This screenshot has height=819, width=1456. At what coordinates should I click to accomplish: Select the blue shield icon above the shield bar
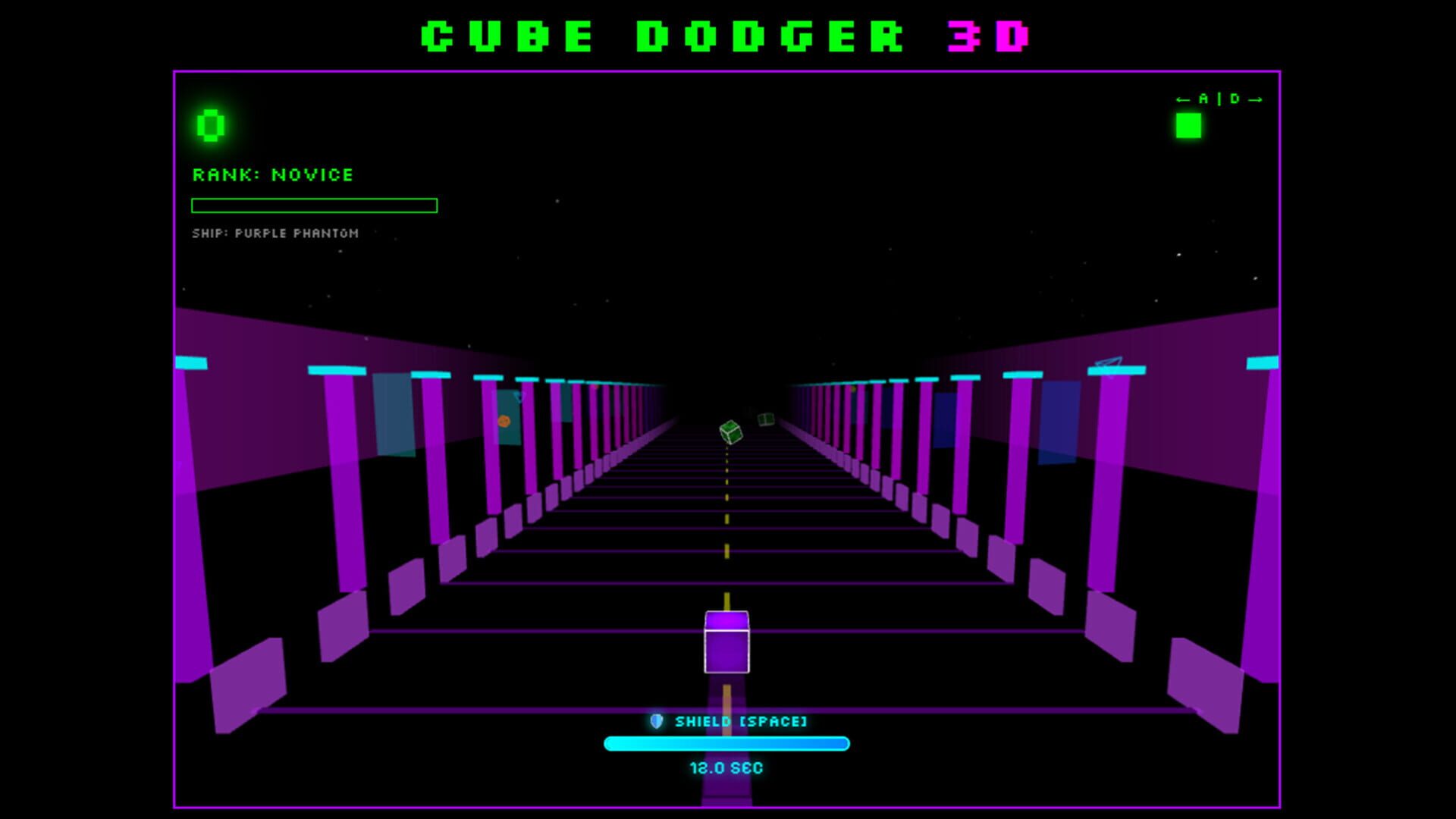click(x=658, y=723)
